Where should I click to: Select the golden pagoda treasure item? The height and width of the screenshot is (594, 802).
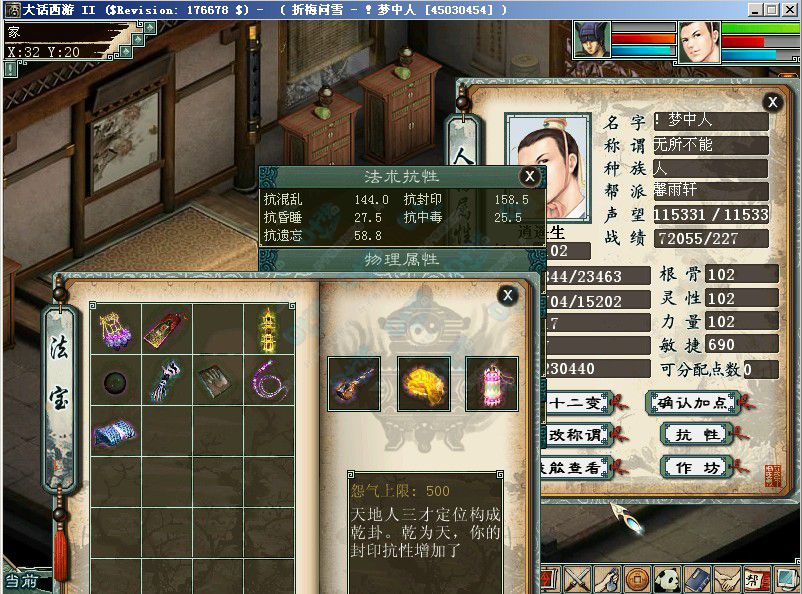[x=269, y=328]
